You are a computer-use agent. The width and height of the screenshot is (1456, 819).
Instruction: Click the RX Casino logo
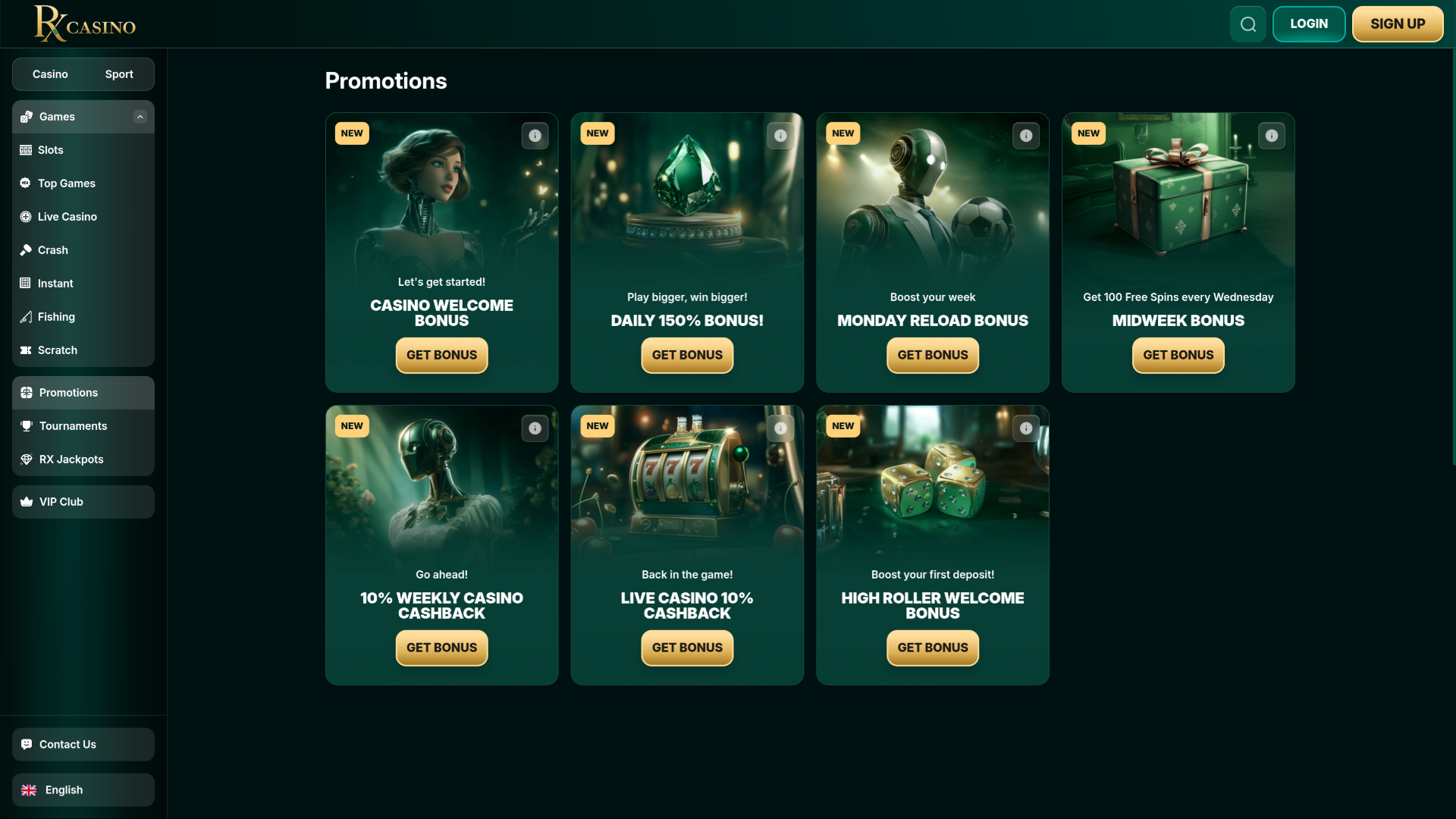[x=84, y=24]
